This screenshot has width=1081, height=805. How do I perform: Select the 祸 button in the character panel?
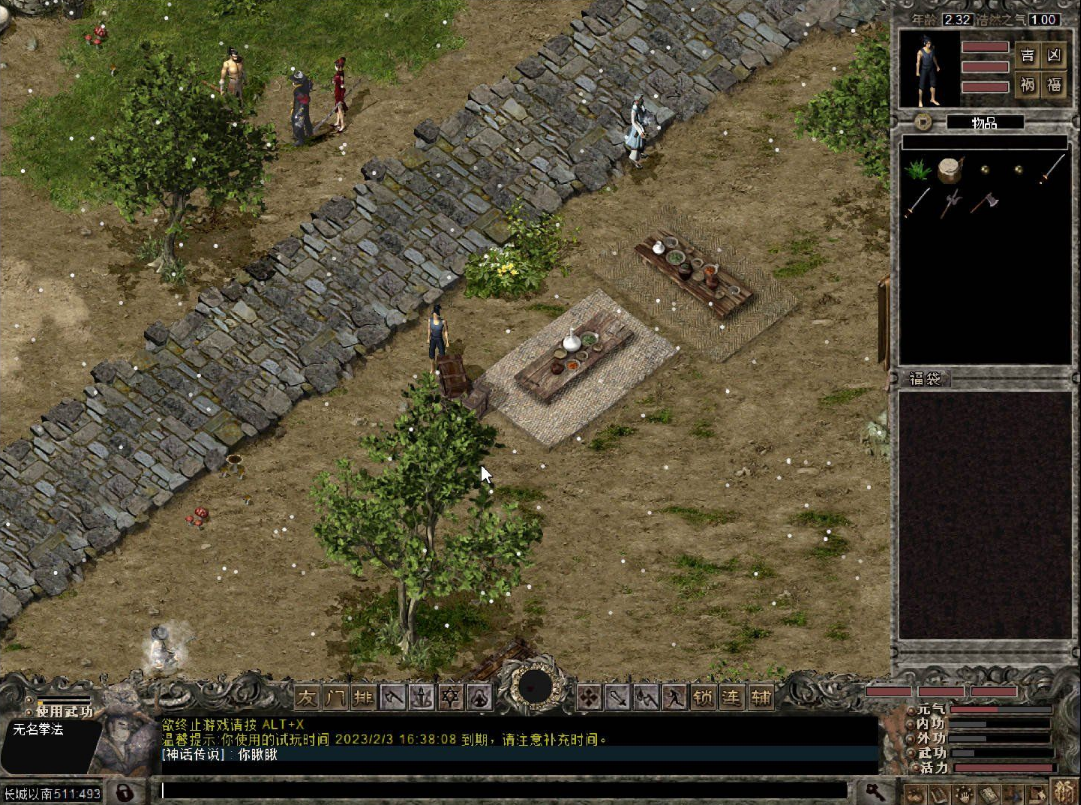point(1027,85)
